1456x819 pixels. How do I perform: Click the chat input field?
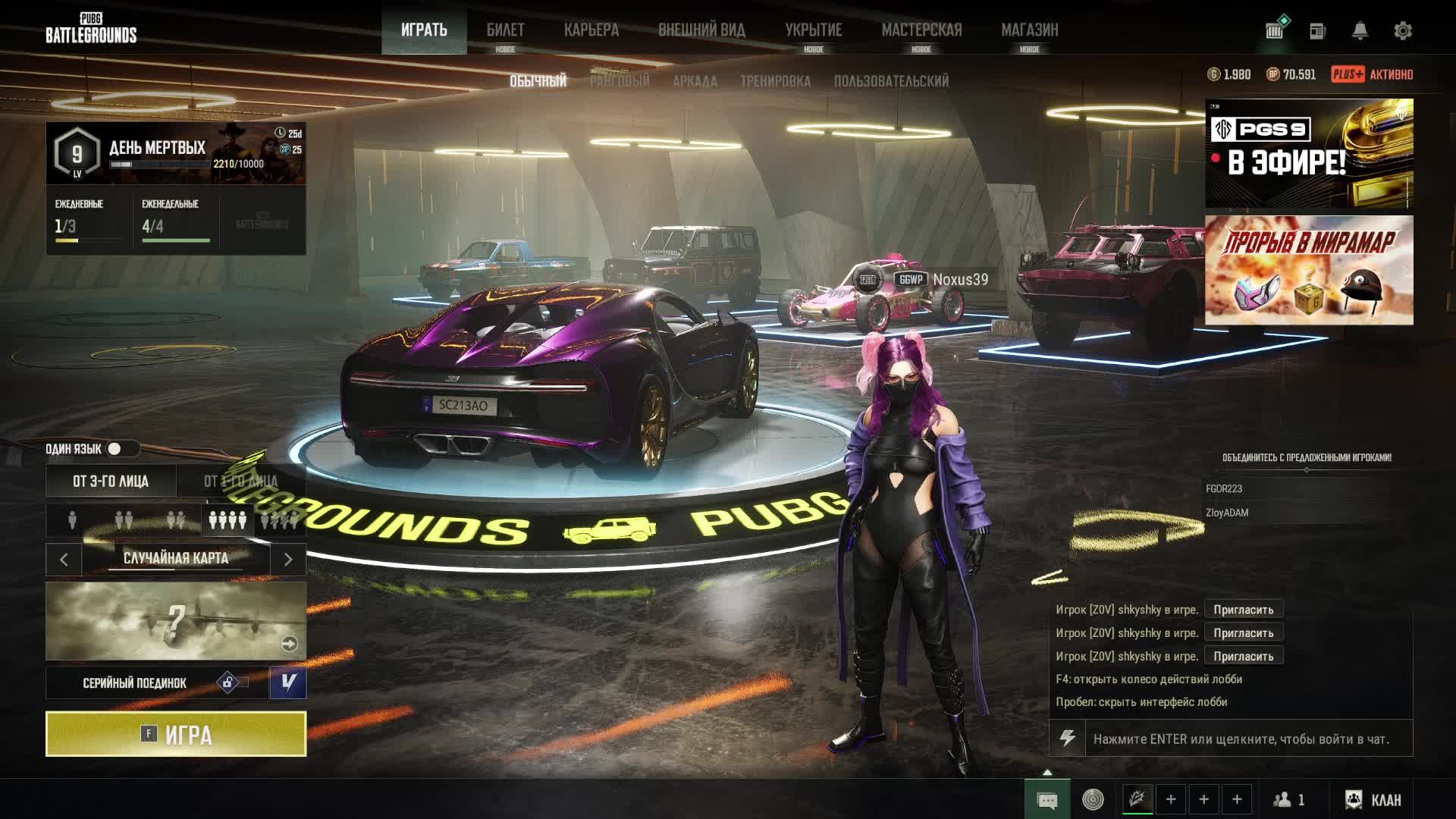pyautogui.click(x=1241, y=739)
